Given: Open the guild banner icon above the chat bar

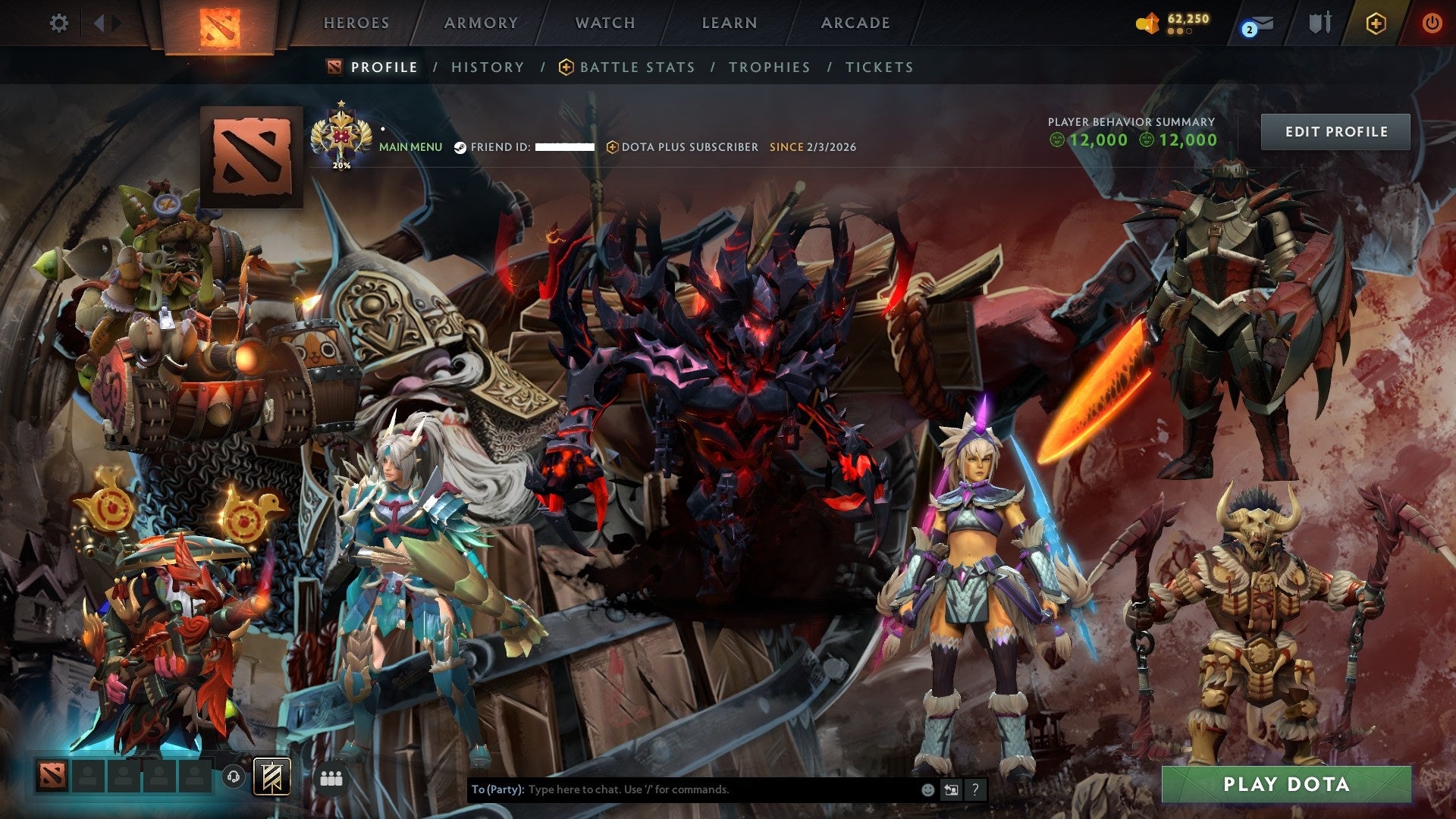Looking at the screenshot, I should 273,777.
